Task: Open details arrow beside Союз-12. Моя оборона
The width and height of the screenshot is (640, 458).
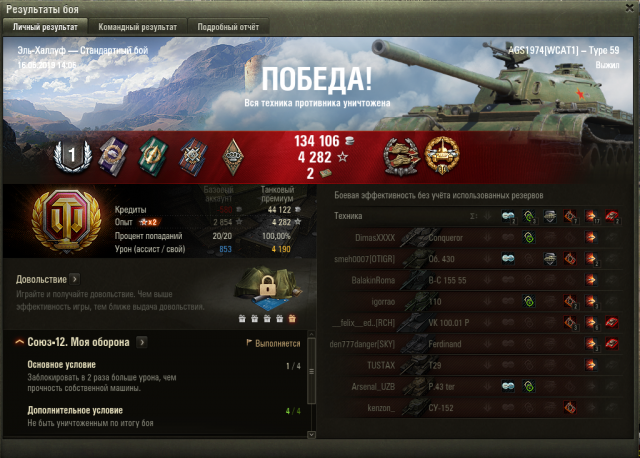Action: tap(142, 342)
